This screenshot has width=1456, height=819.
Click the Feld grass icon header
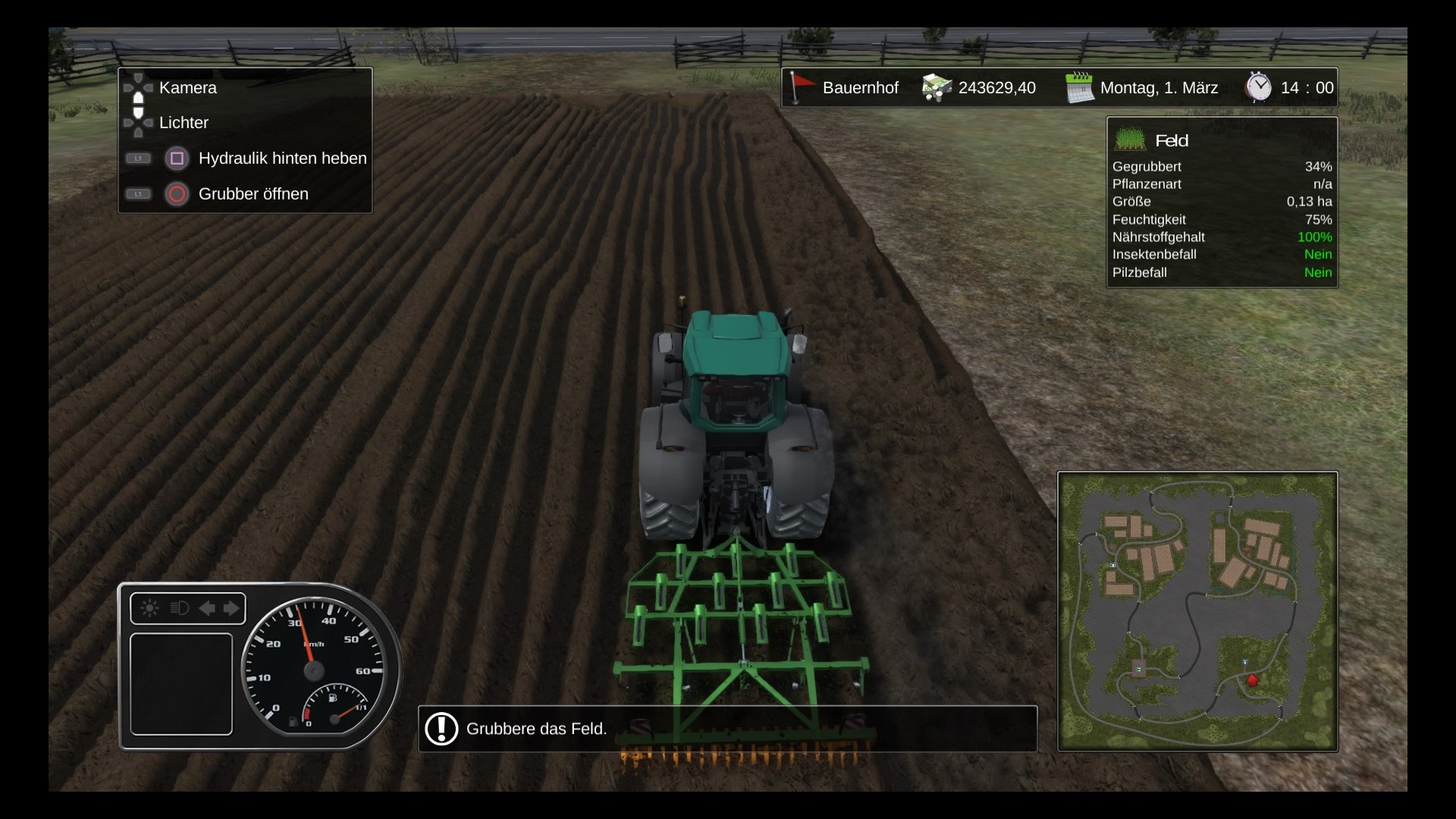1130,140
